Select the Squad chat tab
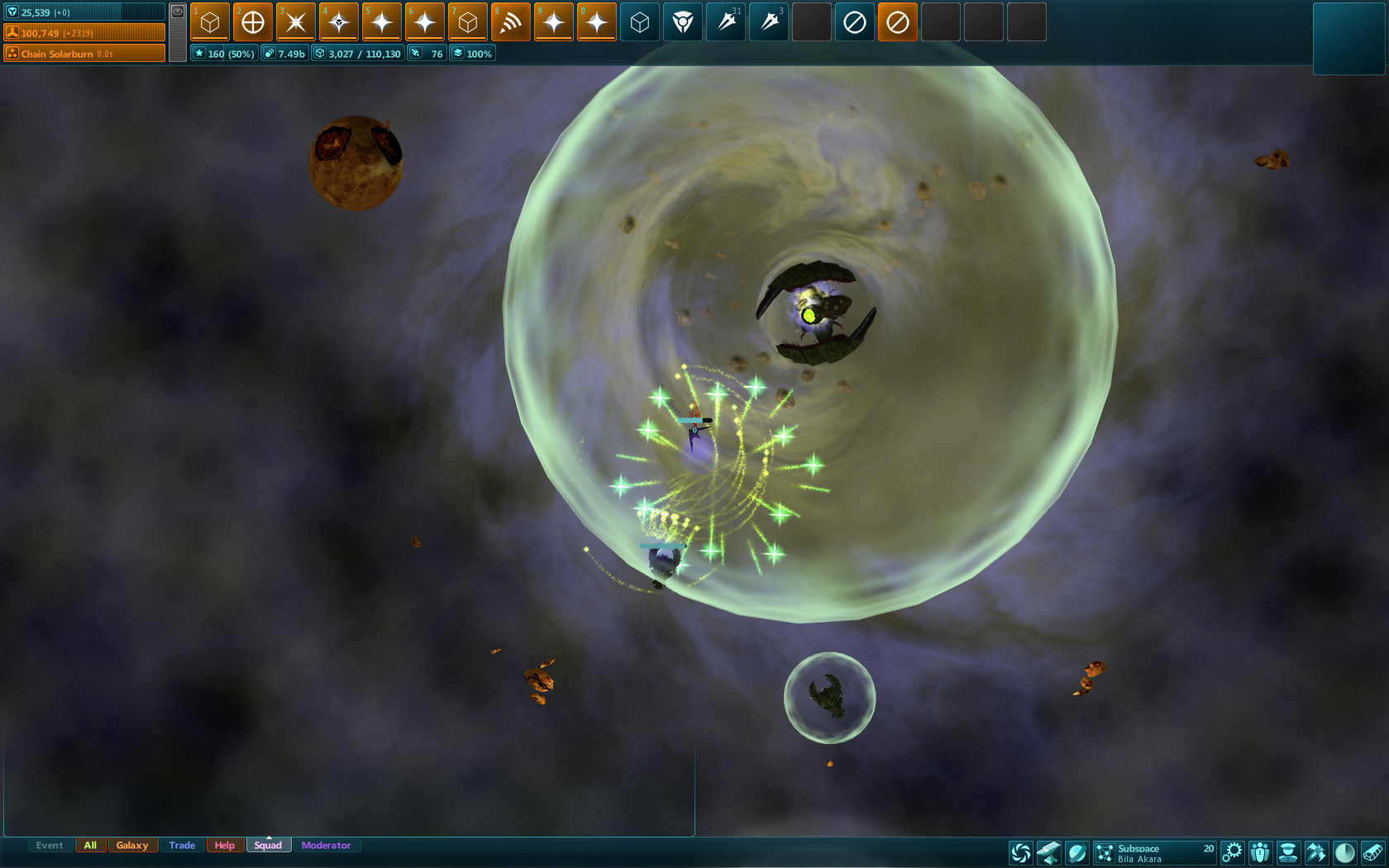The height and width of the screenshot is (868, 1389). pos(268,845)
